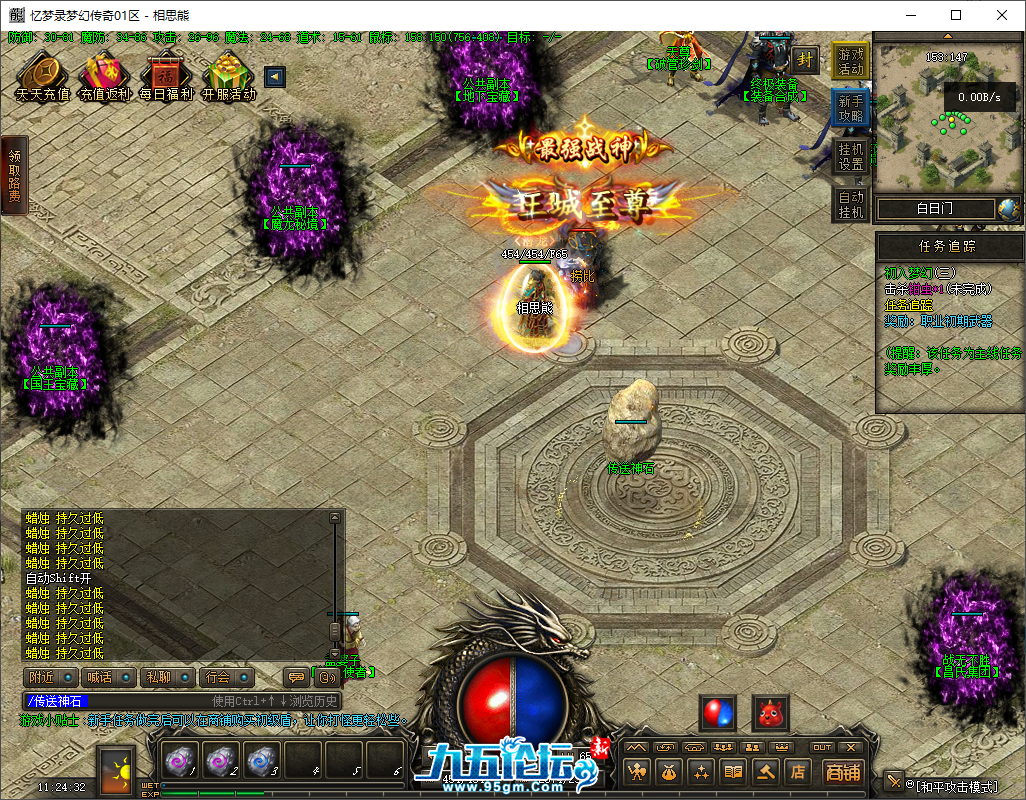Open the 商铺 shop button
Image resolution: width=1026 pixels, height=800 pixels.
click(x=842, y=772)
